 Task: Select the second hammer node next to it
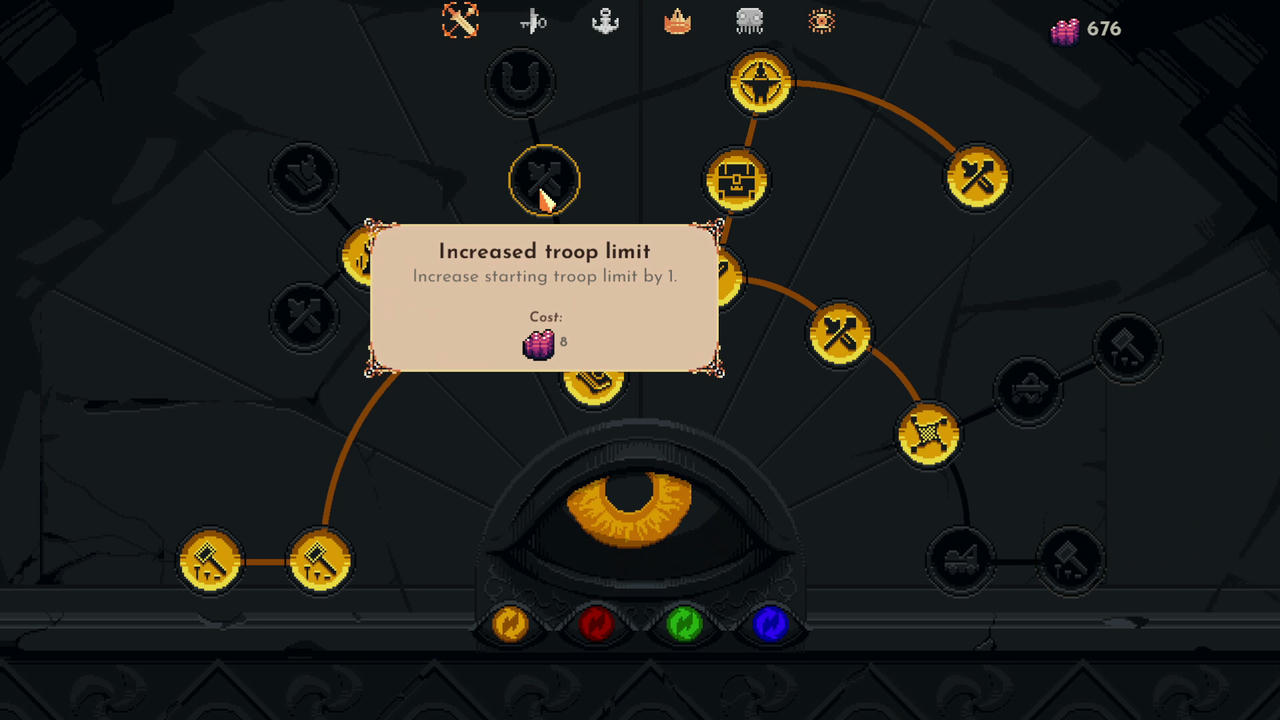click(x=320, y=560)
